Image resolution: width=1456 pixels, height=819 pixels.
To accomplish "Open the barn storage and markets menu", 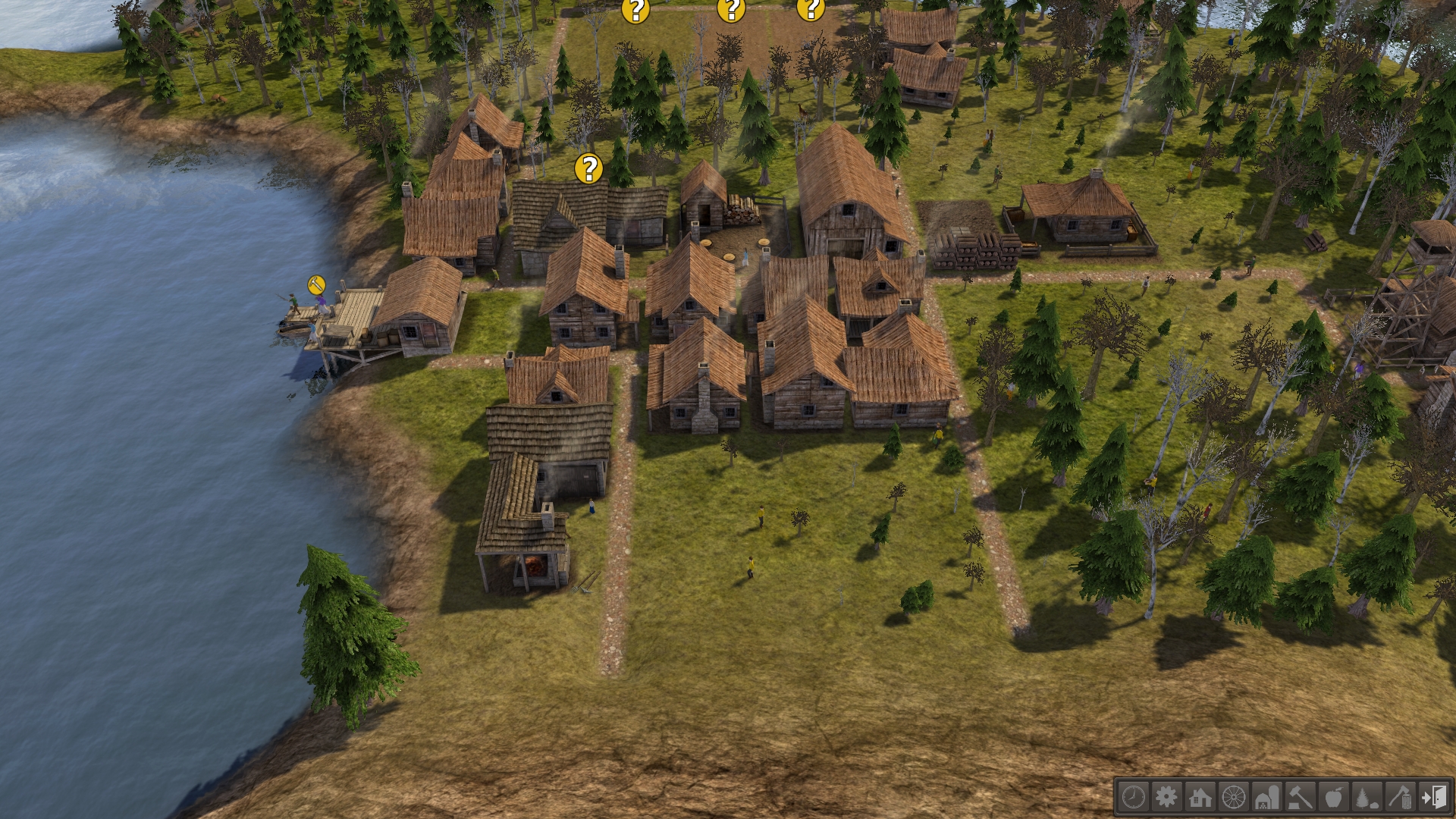I will pos(1267,797).
